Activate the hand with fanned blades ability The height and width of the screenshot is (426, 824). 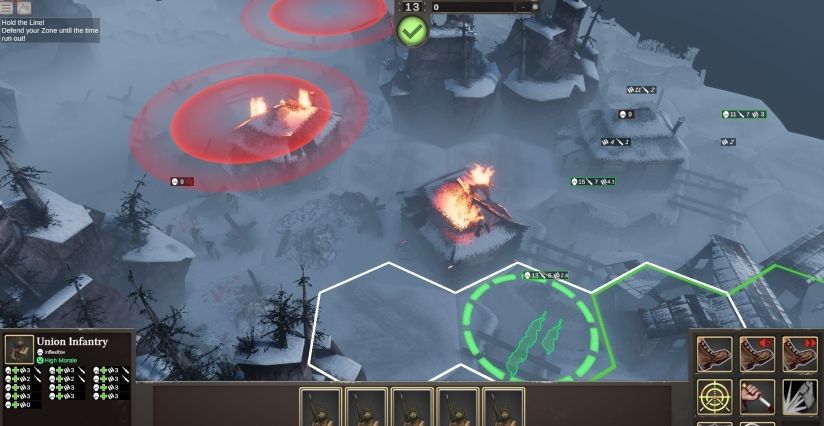tap(800, 397)
